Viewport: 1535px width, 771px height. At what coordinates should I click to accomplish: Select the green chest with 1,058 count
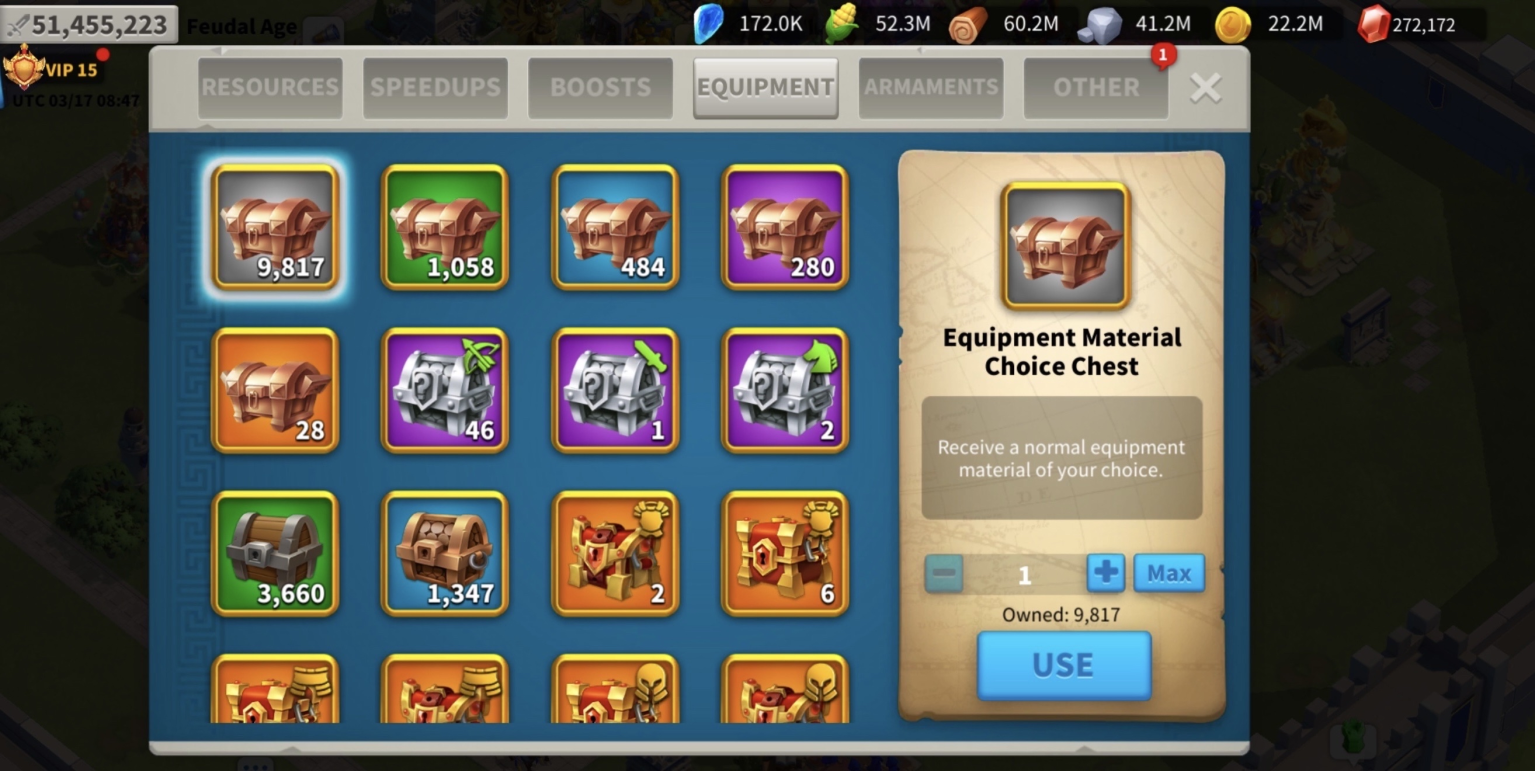(445, 227)
